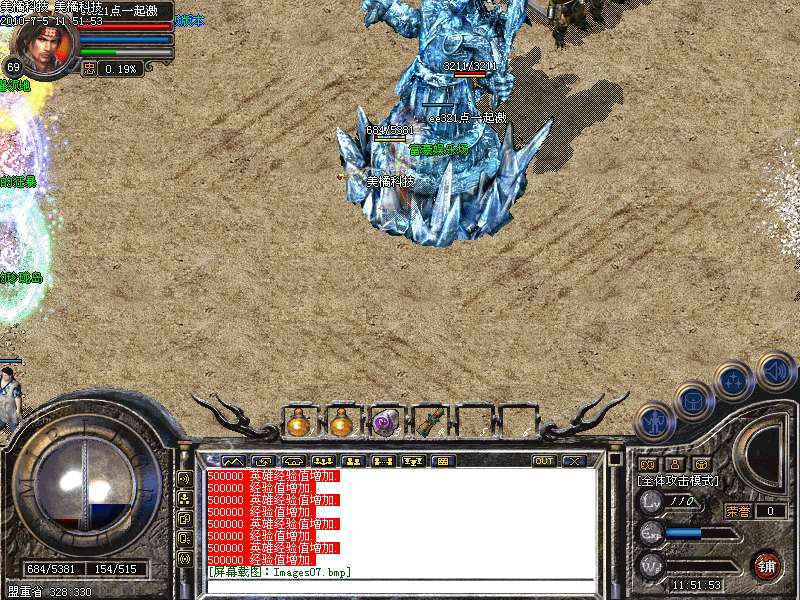The width and height of the screenshot is (800, 600).
Task: Click the 荣誉 honor label
Action: point(738,511)
